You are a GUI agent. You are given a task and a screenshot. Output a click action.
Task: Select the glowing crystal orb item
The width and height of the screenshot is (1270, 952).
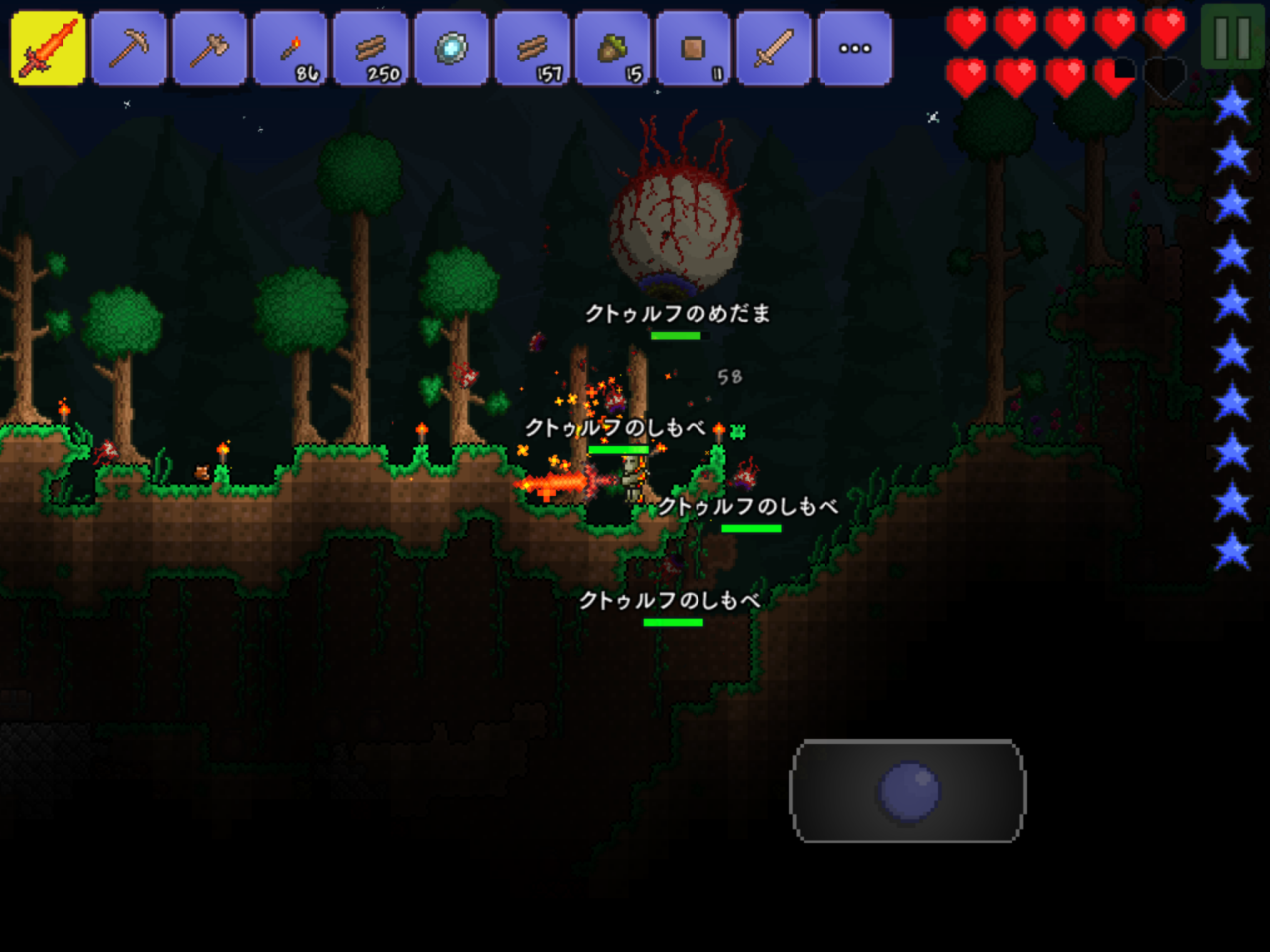coord(450,46)
